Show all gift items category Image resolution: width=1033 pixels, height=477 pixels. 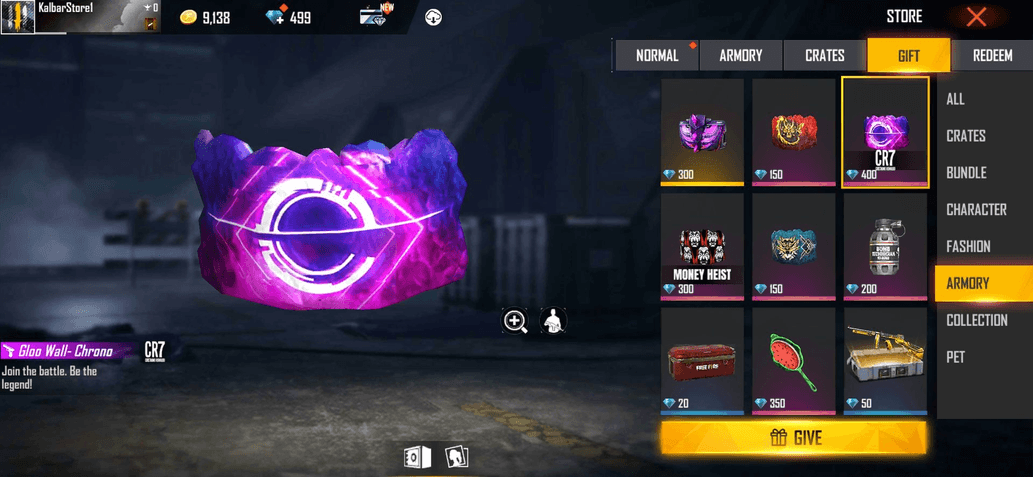tap(956, 99)
